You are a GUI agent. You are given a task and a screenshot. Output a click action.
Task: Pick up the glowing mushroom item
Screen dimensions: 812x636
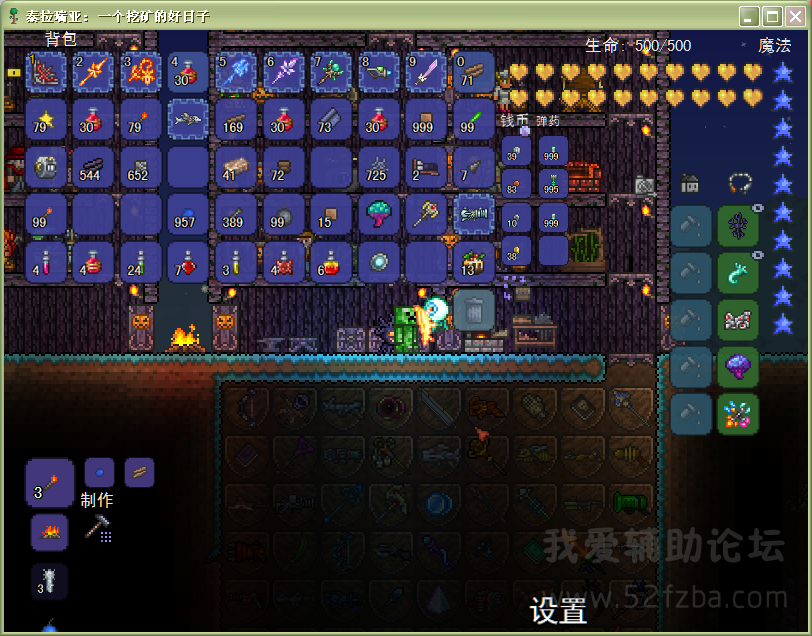click(379, 214)
